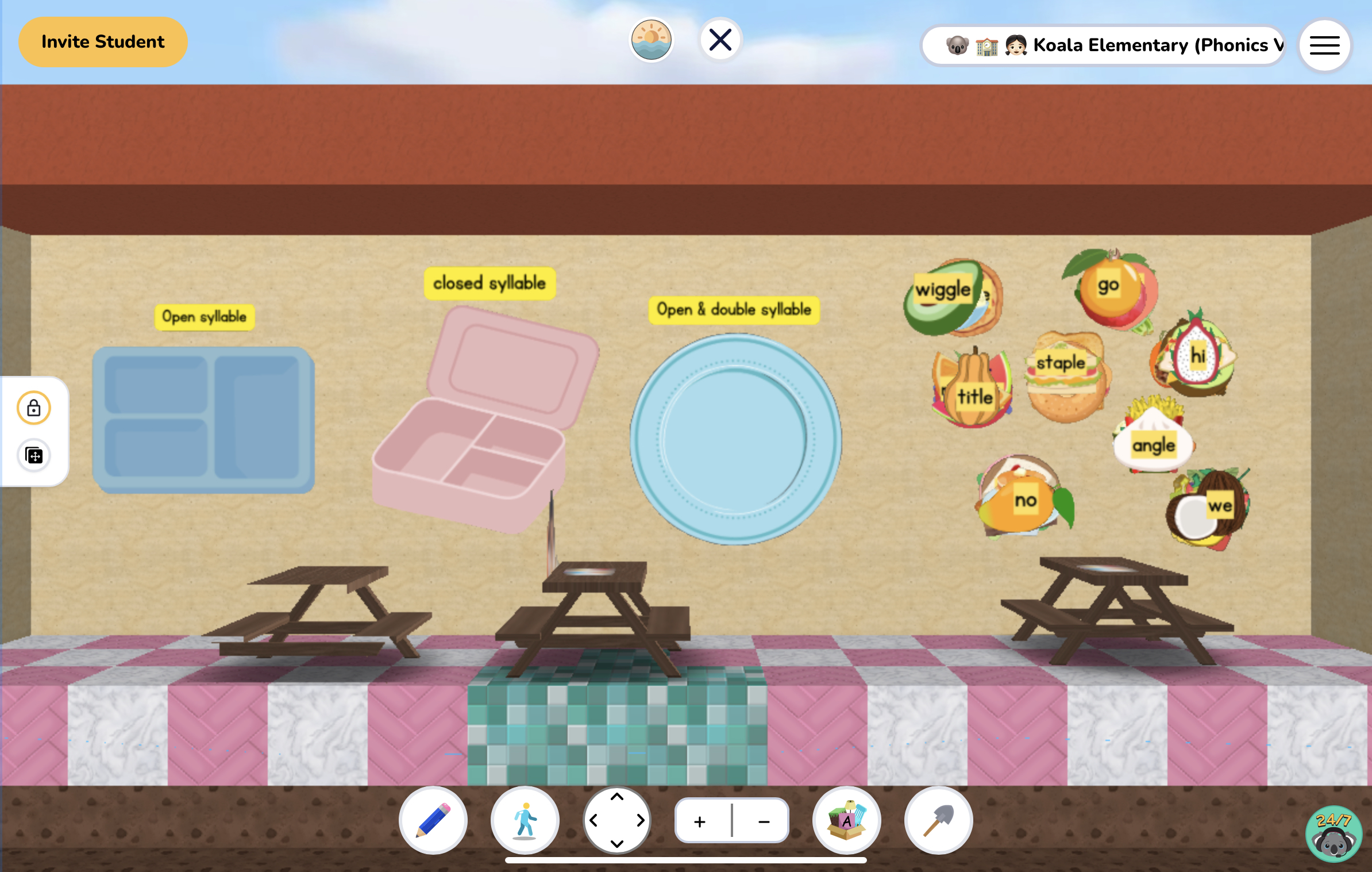Open the hamburger menu
This screenshot has height=872, width=1372.
tap(1324, 45)
